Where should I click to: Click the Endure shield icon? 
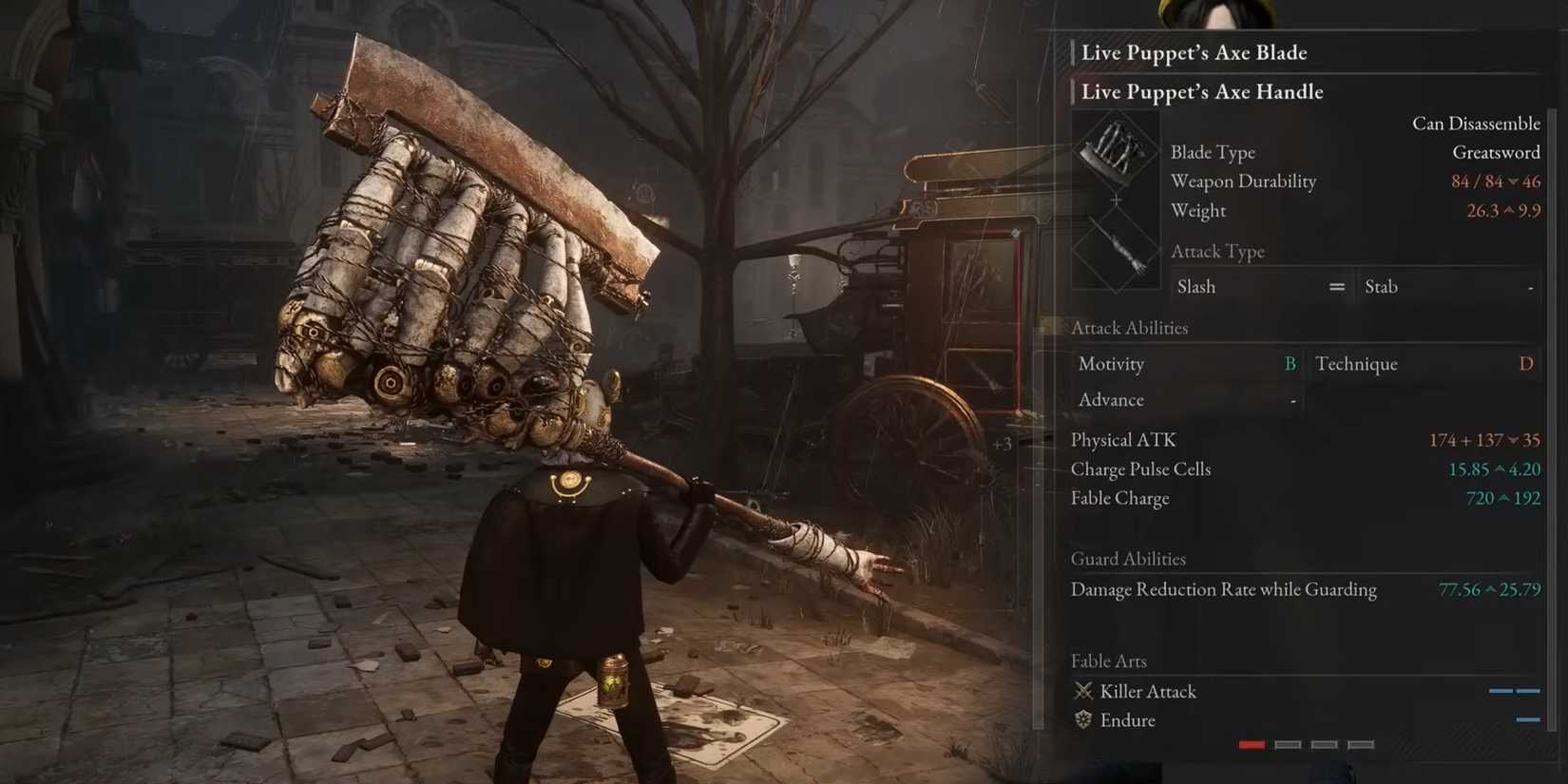click(x=1082, y=720)
